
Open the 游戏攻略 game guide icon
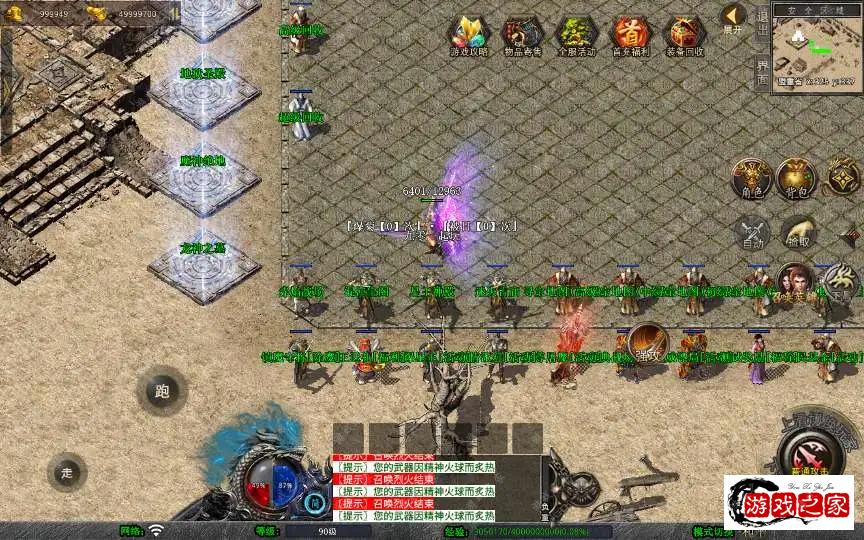pyautogui.click(x=466, y=35)
